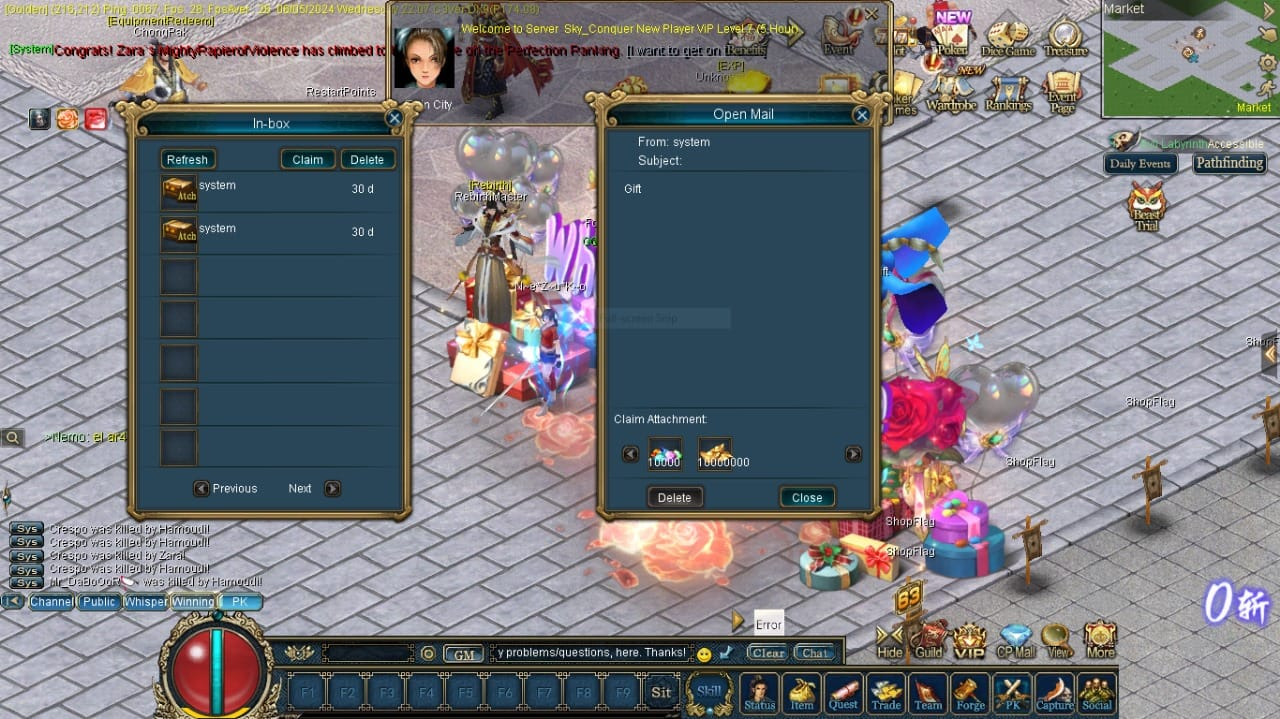Close the In-box window
Image resolution: width=1280 pixels, height=719 pixels.
[x=394, y=118]
